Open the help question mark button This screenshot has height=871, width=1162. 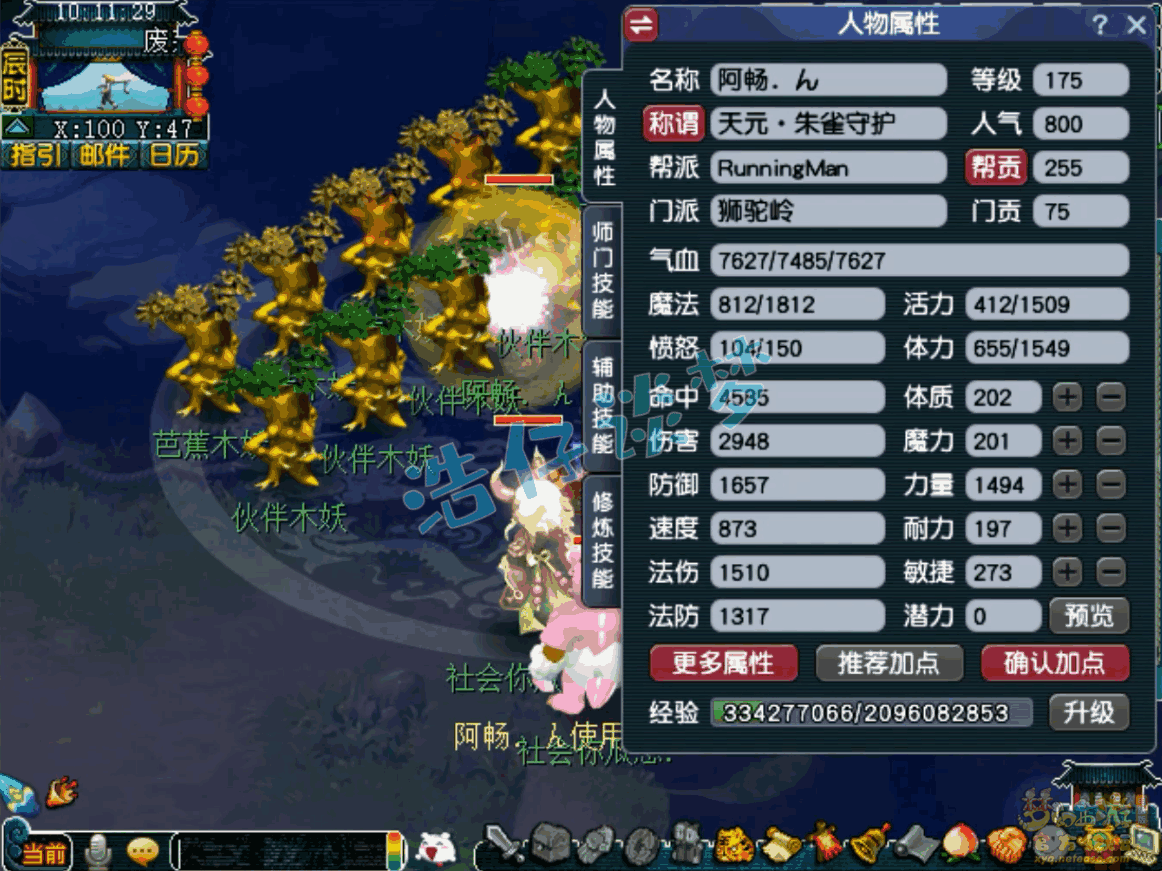coord(1100,25)
